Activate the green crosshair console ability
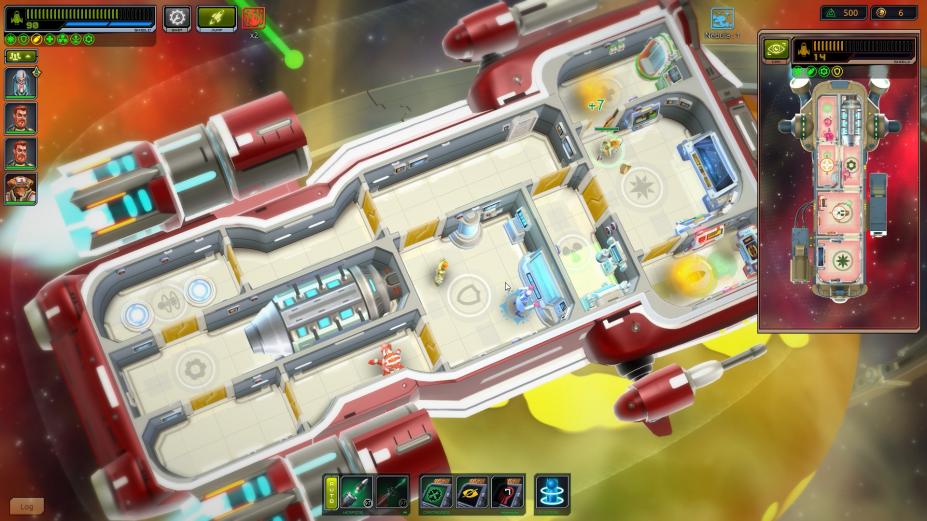927x521 pixels. [x=435, y=493]
